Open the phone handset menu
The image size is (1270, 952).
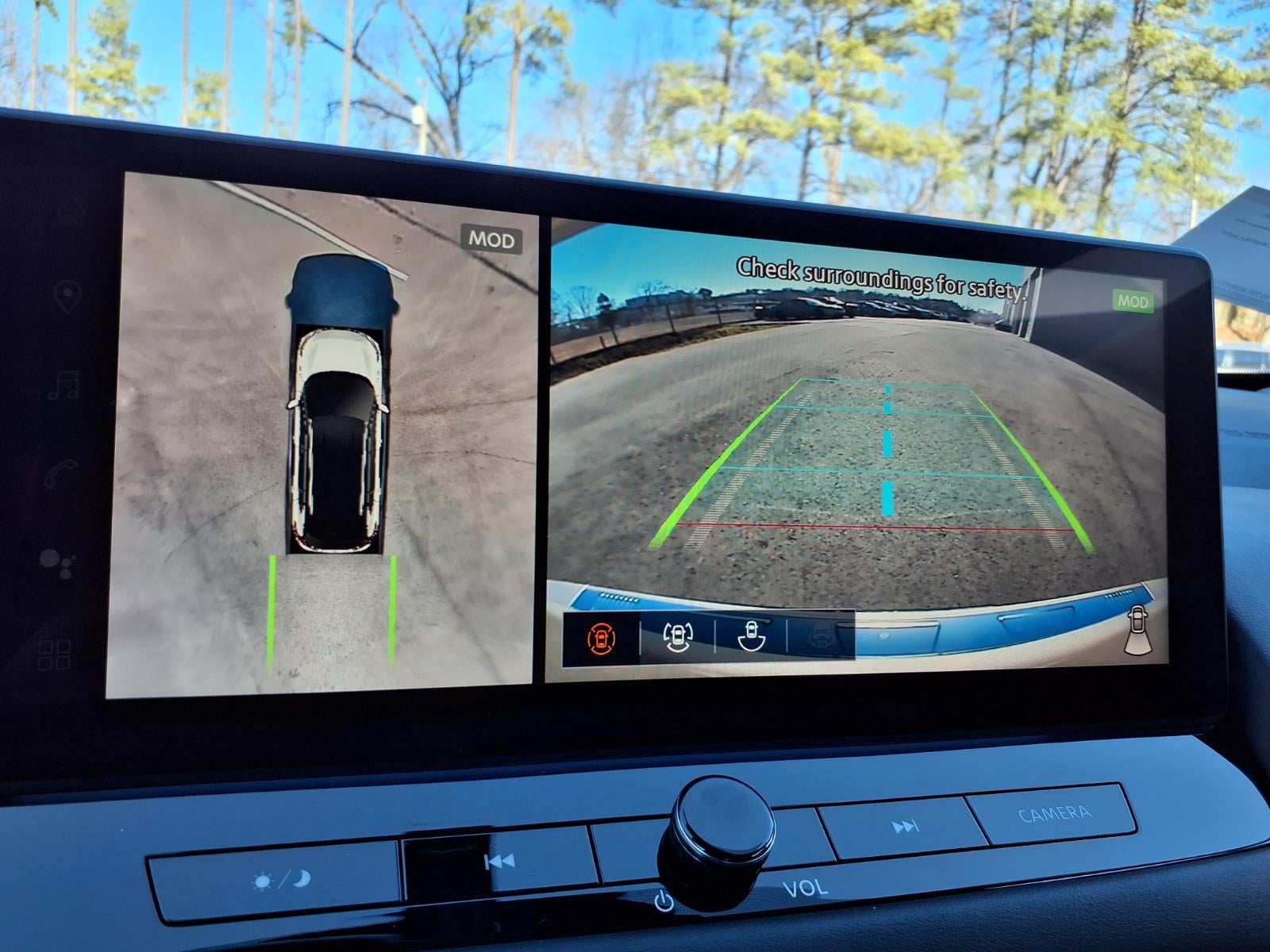(60, 473)
